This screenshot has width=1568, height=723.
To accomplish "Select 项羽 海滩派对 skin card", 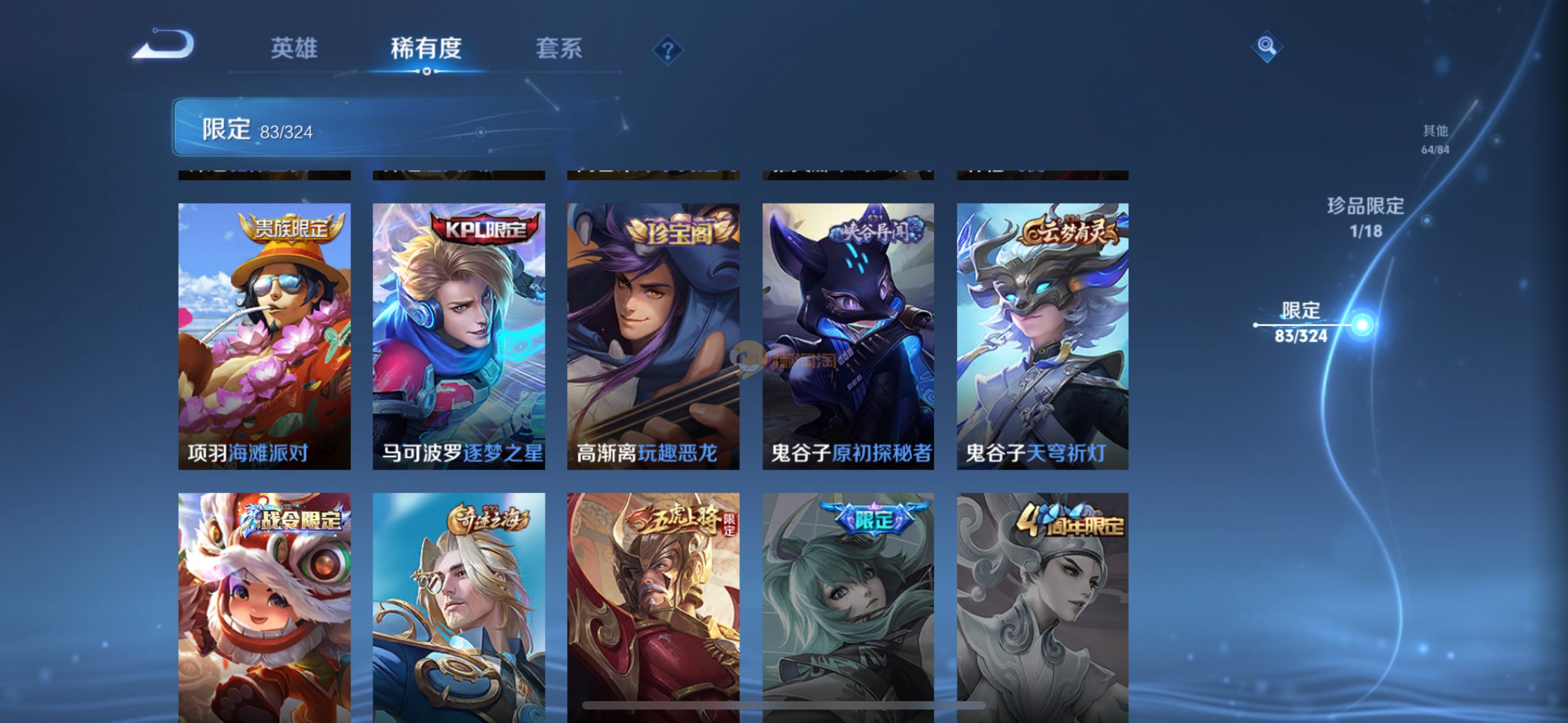I will point(264,336).
